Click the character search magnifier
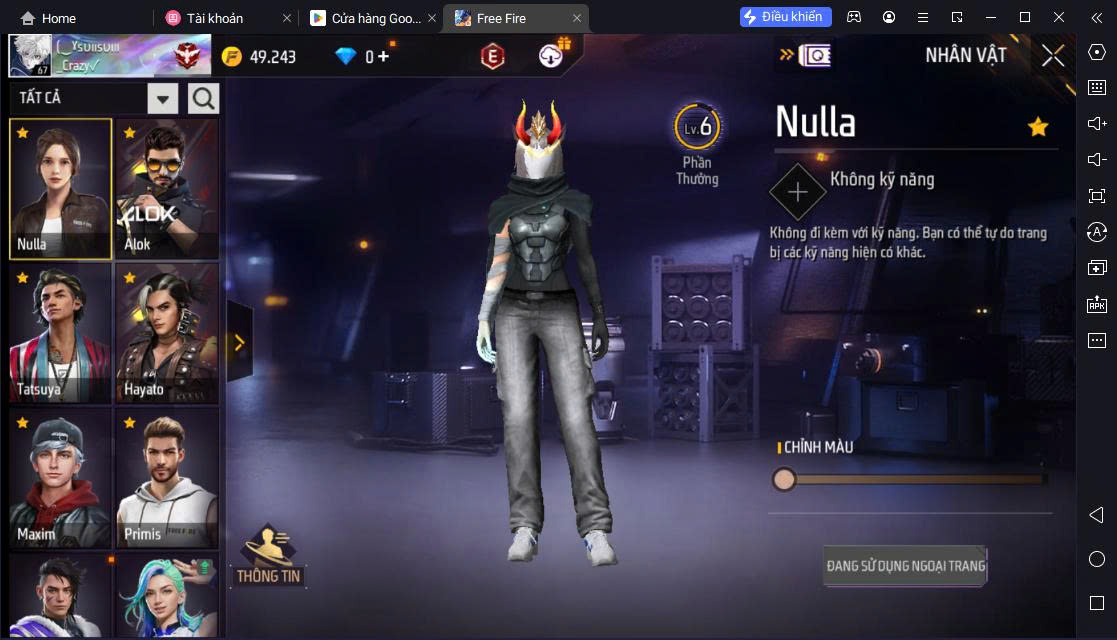Viewport: 1117px width, 640px height. pos(203,98)
